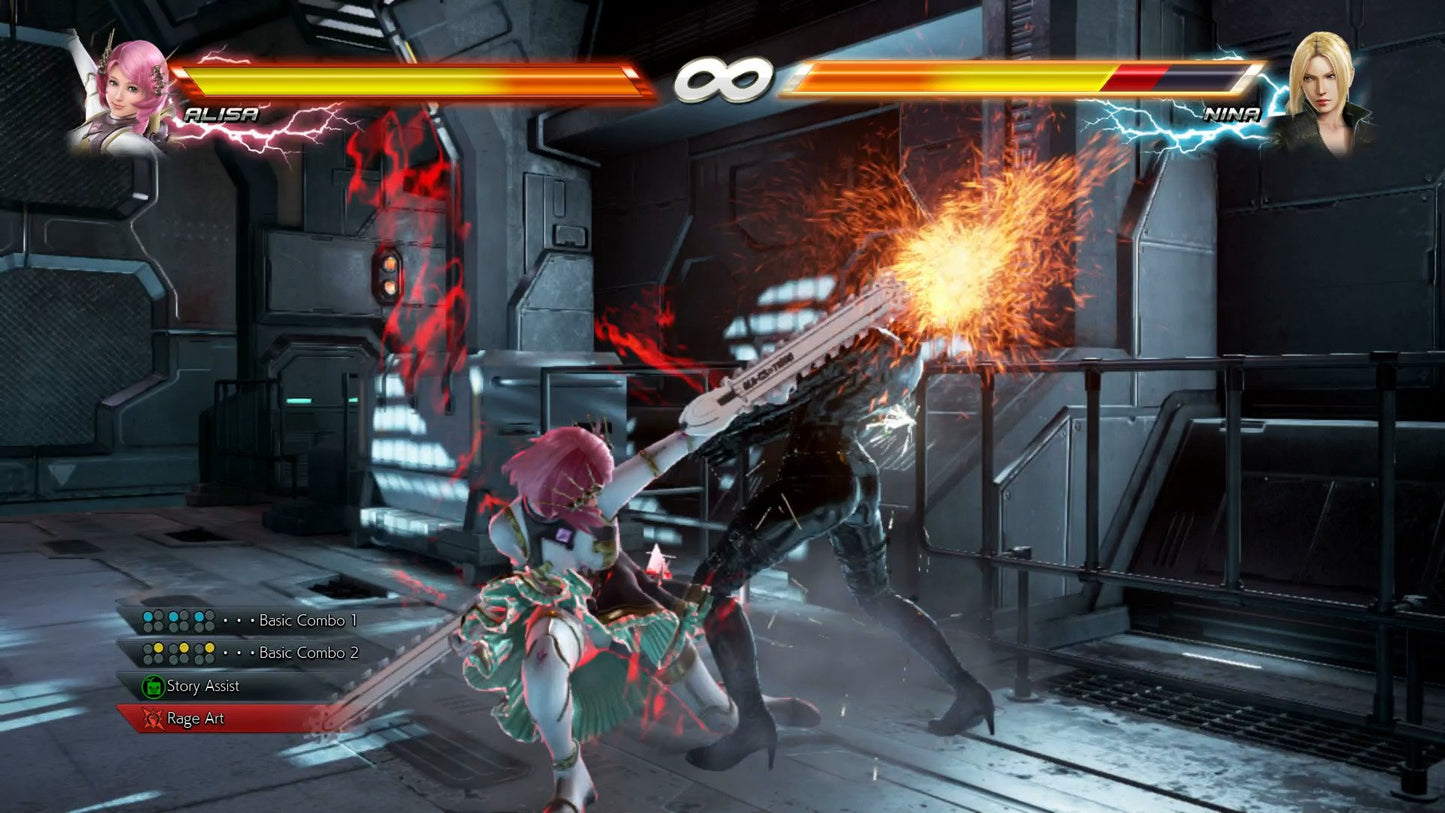The width and height of the screenshot is (1445, 813).
Task: Click the last yellow button icon in Basic Combo 2
Action: [x=209, y=647]
